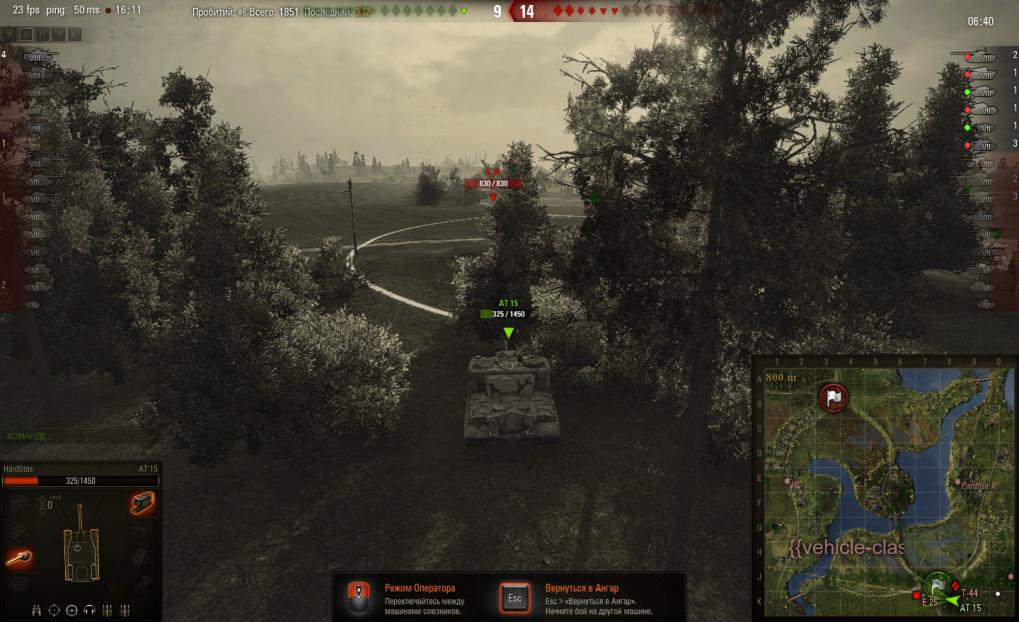Viewport: 1019px width, 622px height.
Task: Select the damaged gun module icon
Action: point(20,558)
